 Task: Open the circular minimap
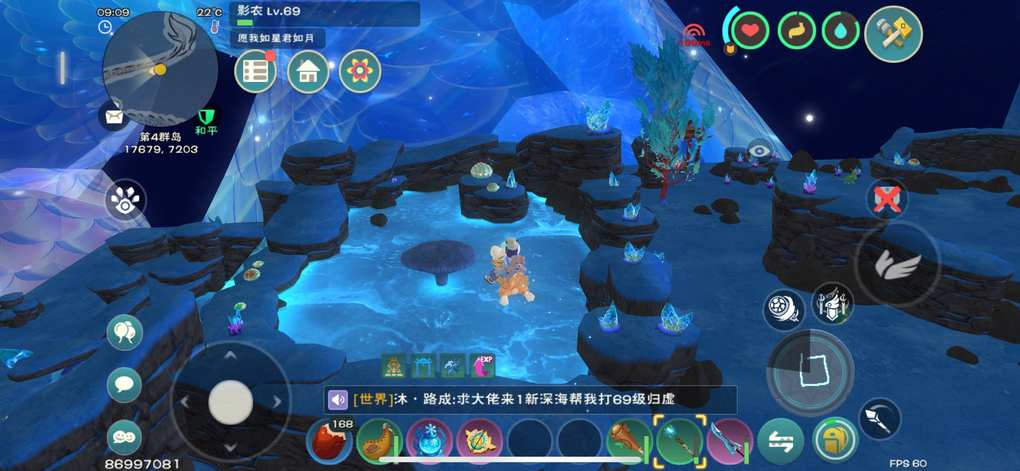160,68
